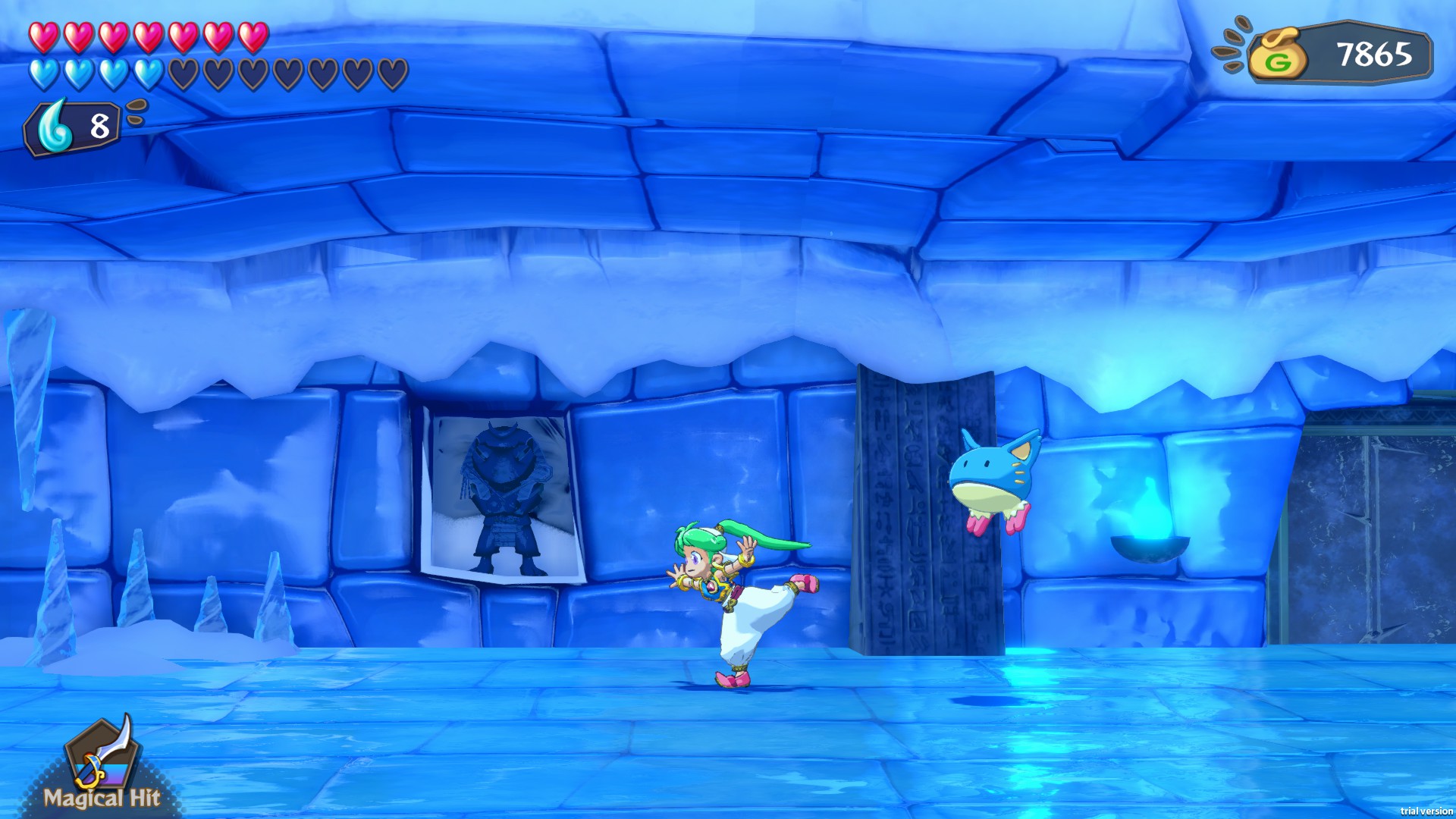This screenshot has height=819, width=1456.
Task: Click the gold money bag icon
Action: click(x=1278, y=55)
